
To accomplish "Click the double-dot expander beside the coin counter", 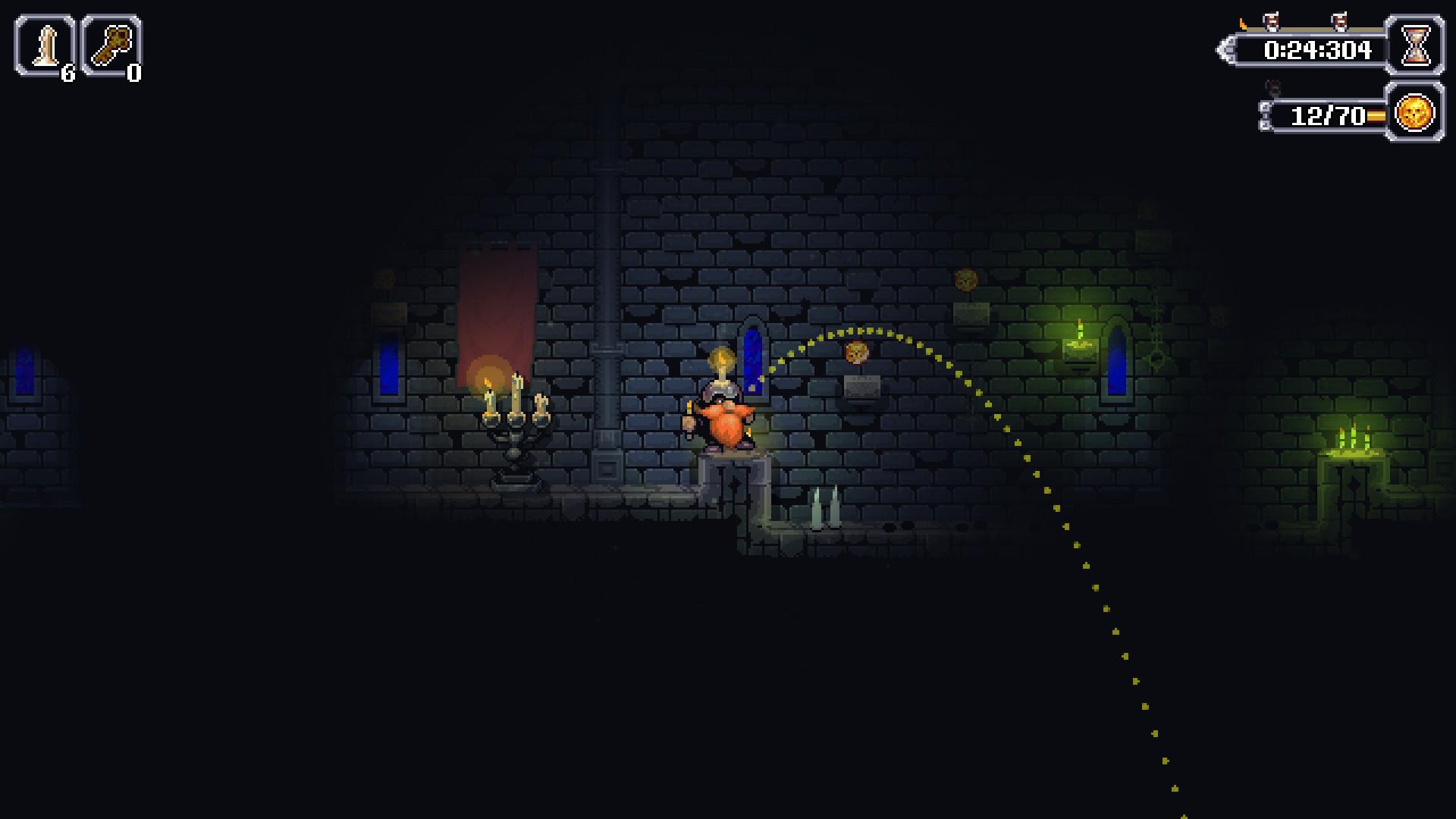I will [1266, 115].
